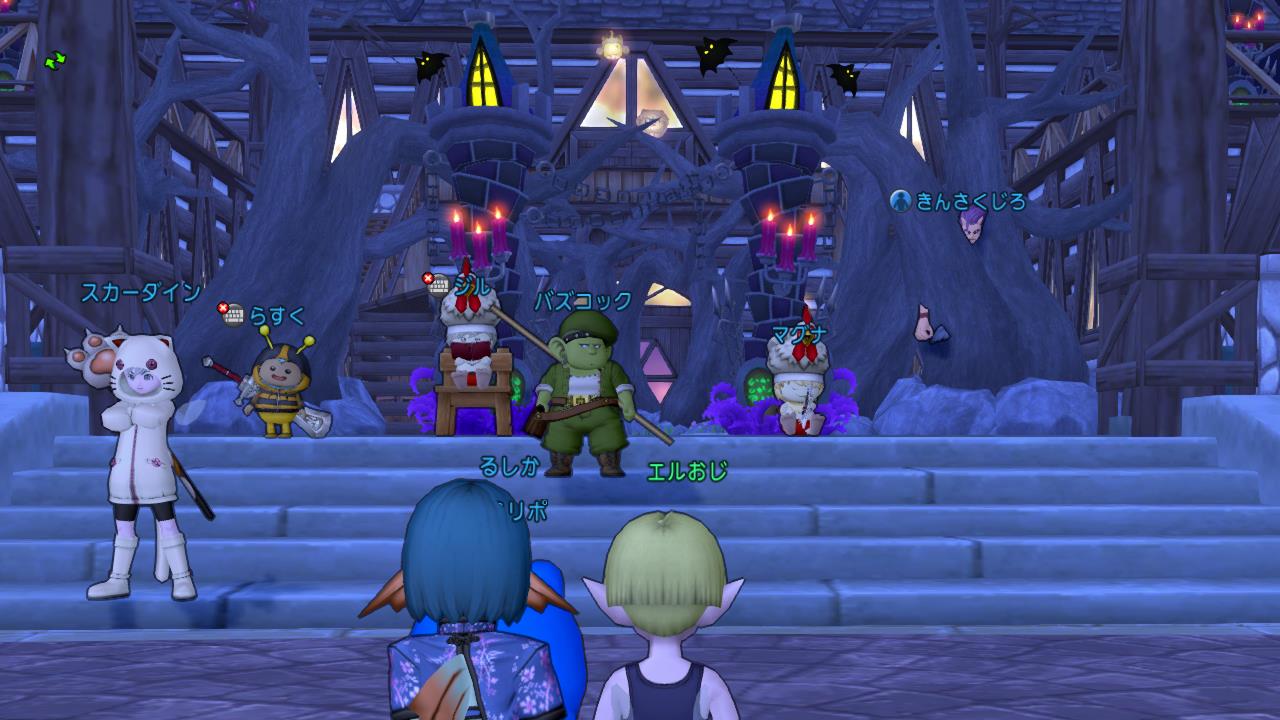Select the スカーダイン player nameplate
1280x720 pixels.
(x=140, y=293)
